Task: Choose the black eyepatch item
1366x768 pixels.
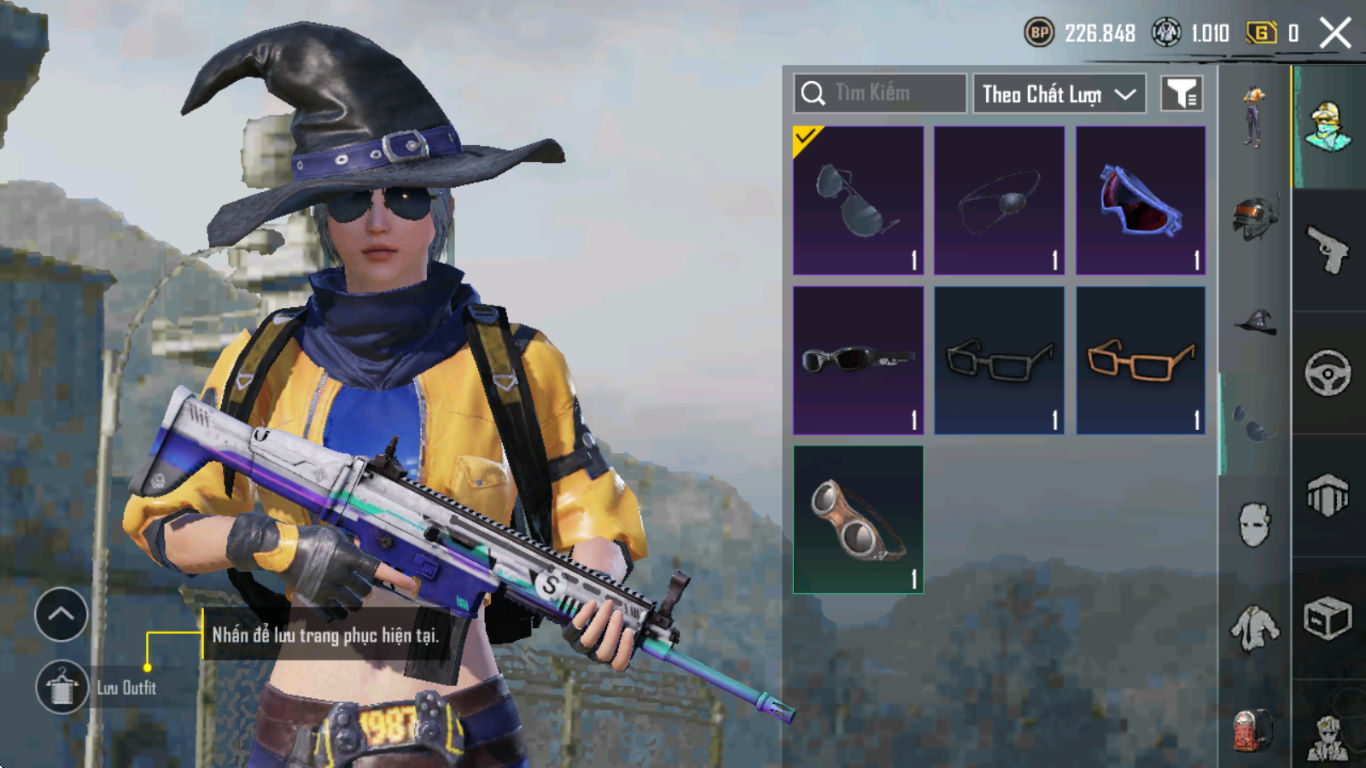Action: pyautogui.click(x=999, y=200)
